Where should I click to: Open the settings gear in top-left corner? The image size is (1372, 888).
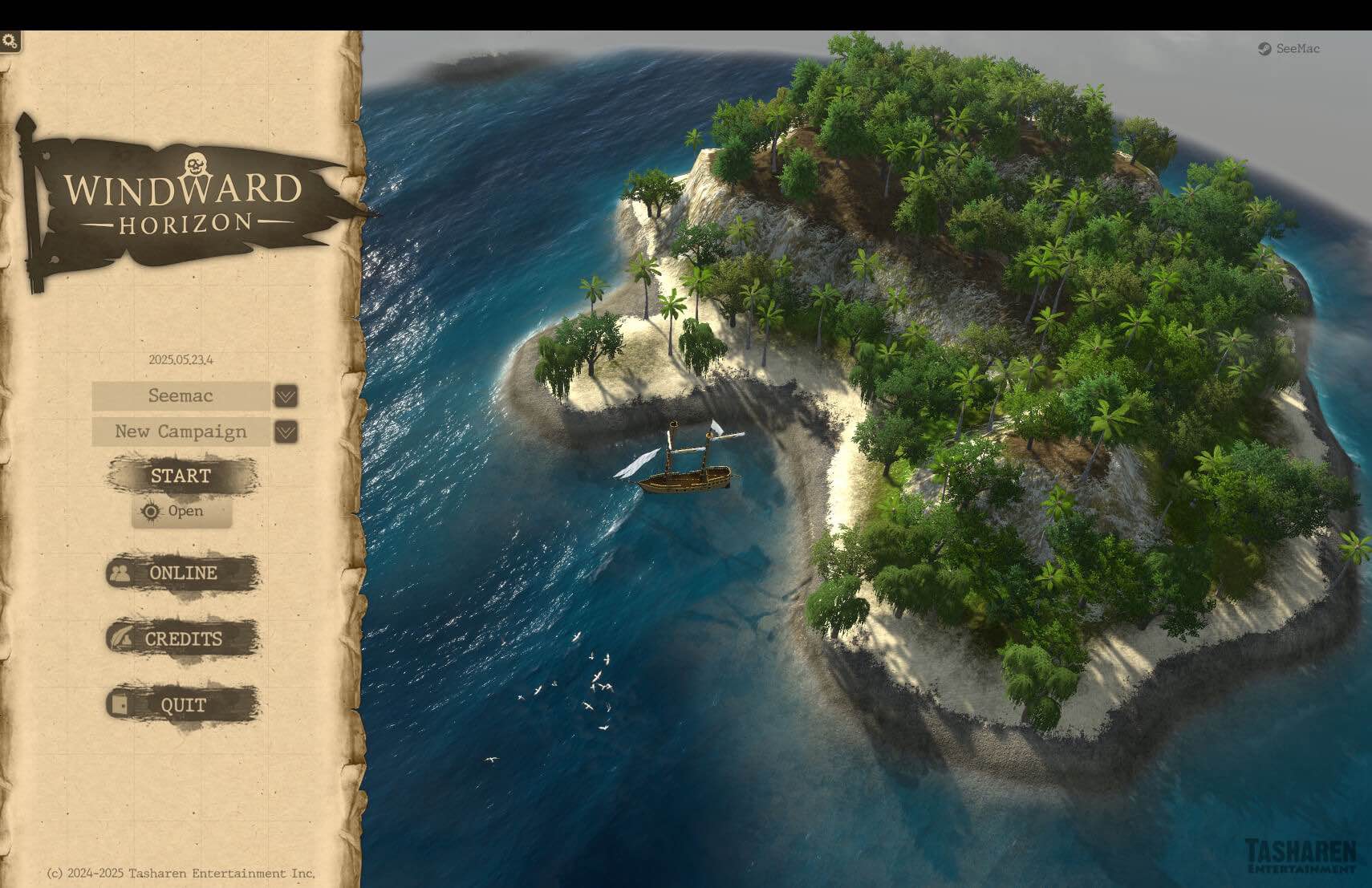[10, 38]
